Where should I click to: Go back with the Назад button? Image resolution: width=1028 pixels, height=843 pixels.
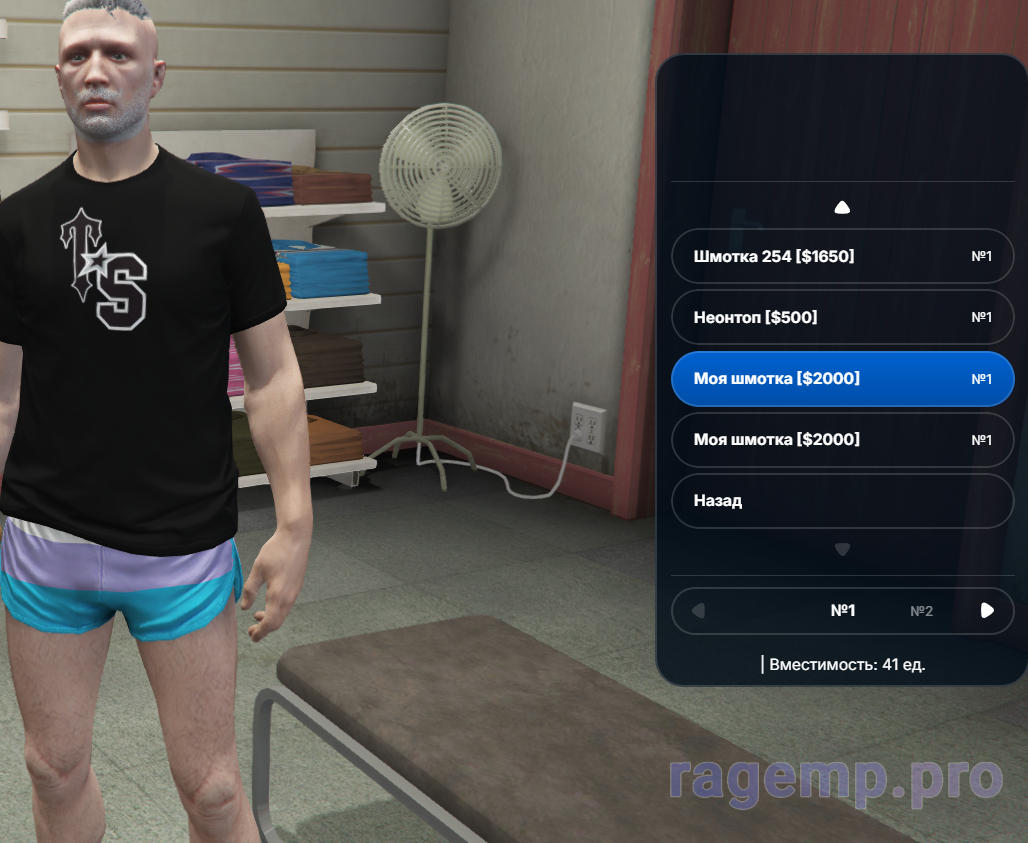pos(842,501)
